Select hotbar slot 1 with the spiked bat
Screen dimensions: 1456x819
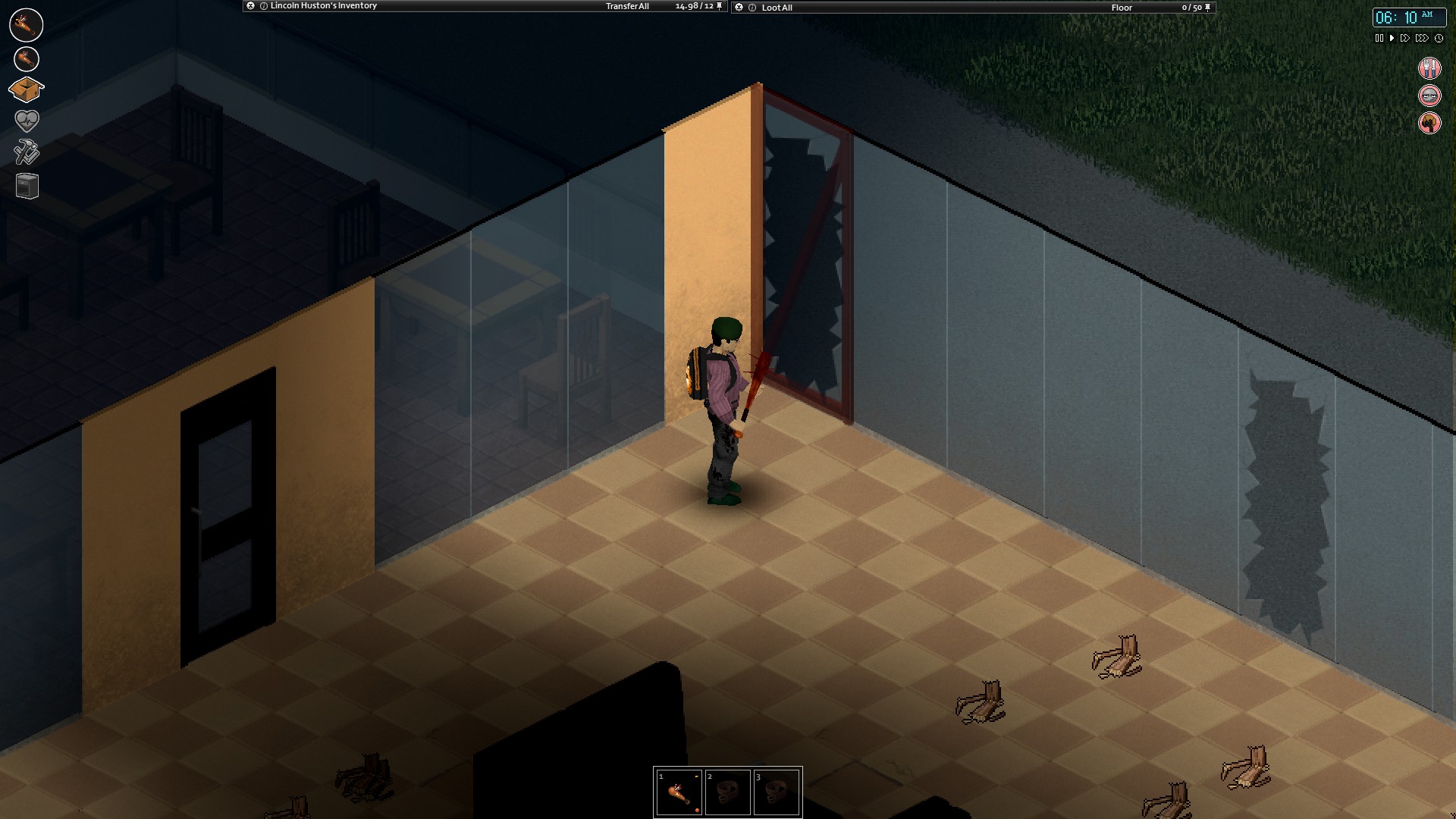click(679, 792)
